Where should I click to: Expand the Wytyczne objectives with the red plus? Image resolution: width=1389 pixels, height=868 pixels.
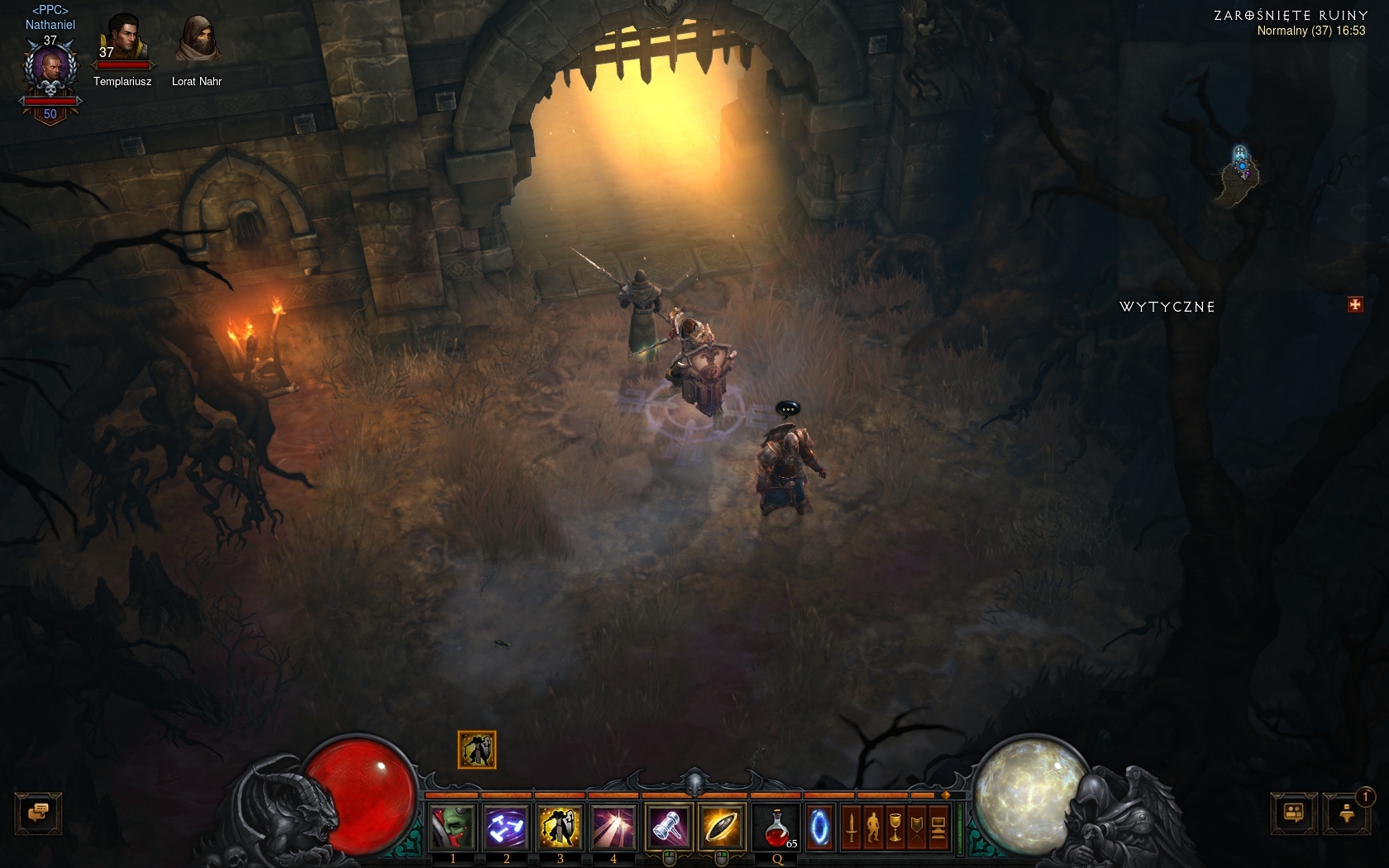(1355, 305)
